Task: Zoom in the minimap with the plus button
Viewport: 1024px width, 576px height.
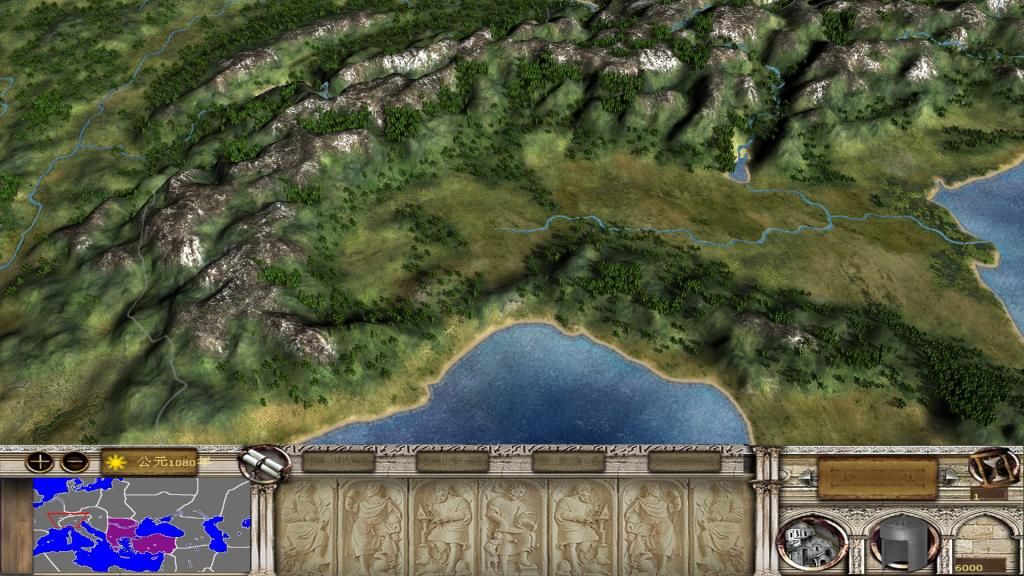Action: [x=40, y=462]
